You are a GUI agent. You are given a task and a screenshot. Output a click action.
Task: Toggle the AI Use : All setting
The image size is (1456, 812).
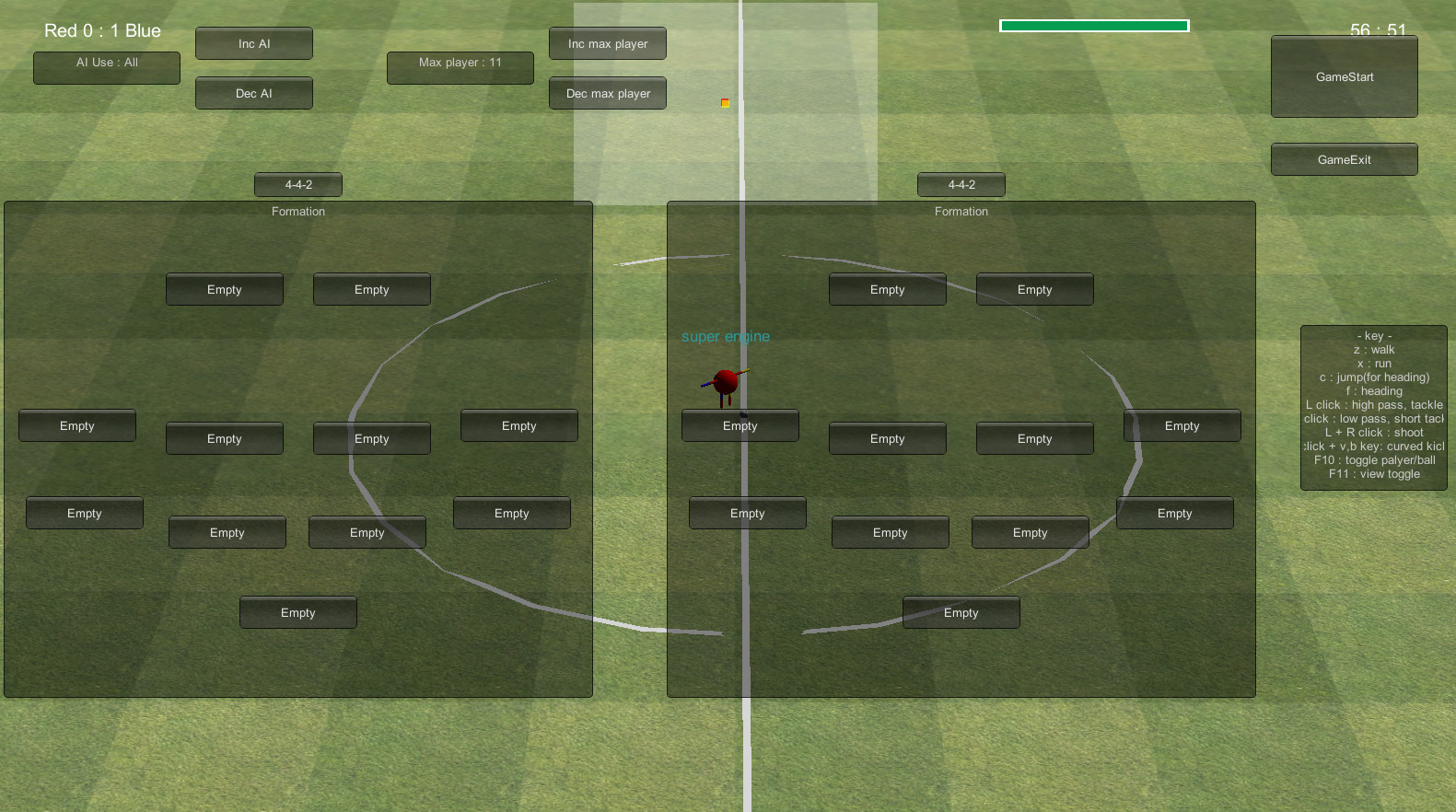click(106, 67)
